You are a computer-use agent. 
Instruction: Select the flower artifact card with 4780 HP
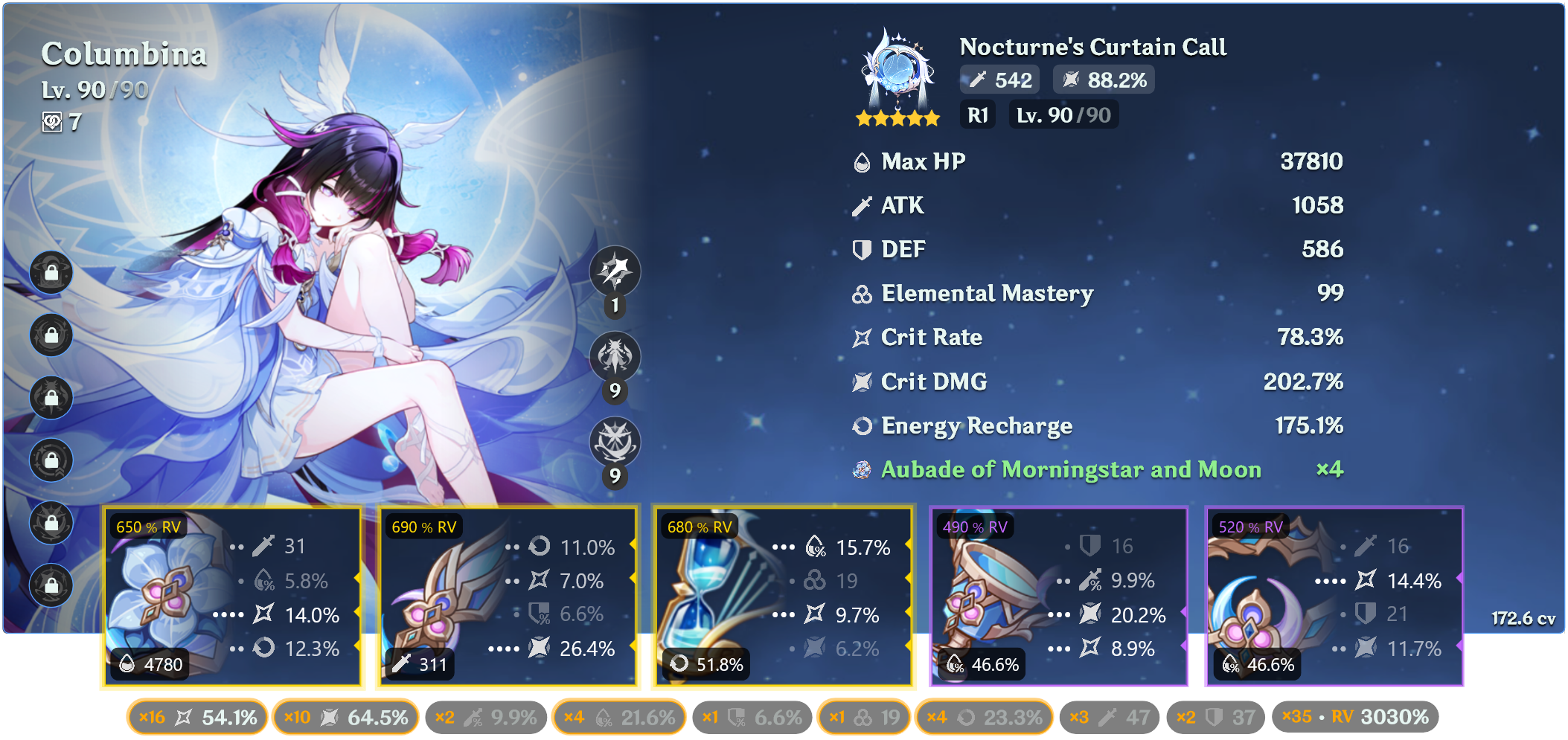click(x=231, y=597)
